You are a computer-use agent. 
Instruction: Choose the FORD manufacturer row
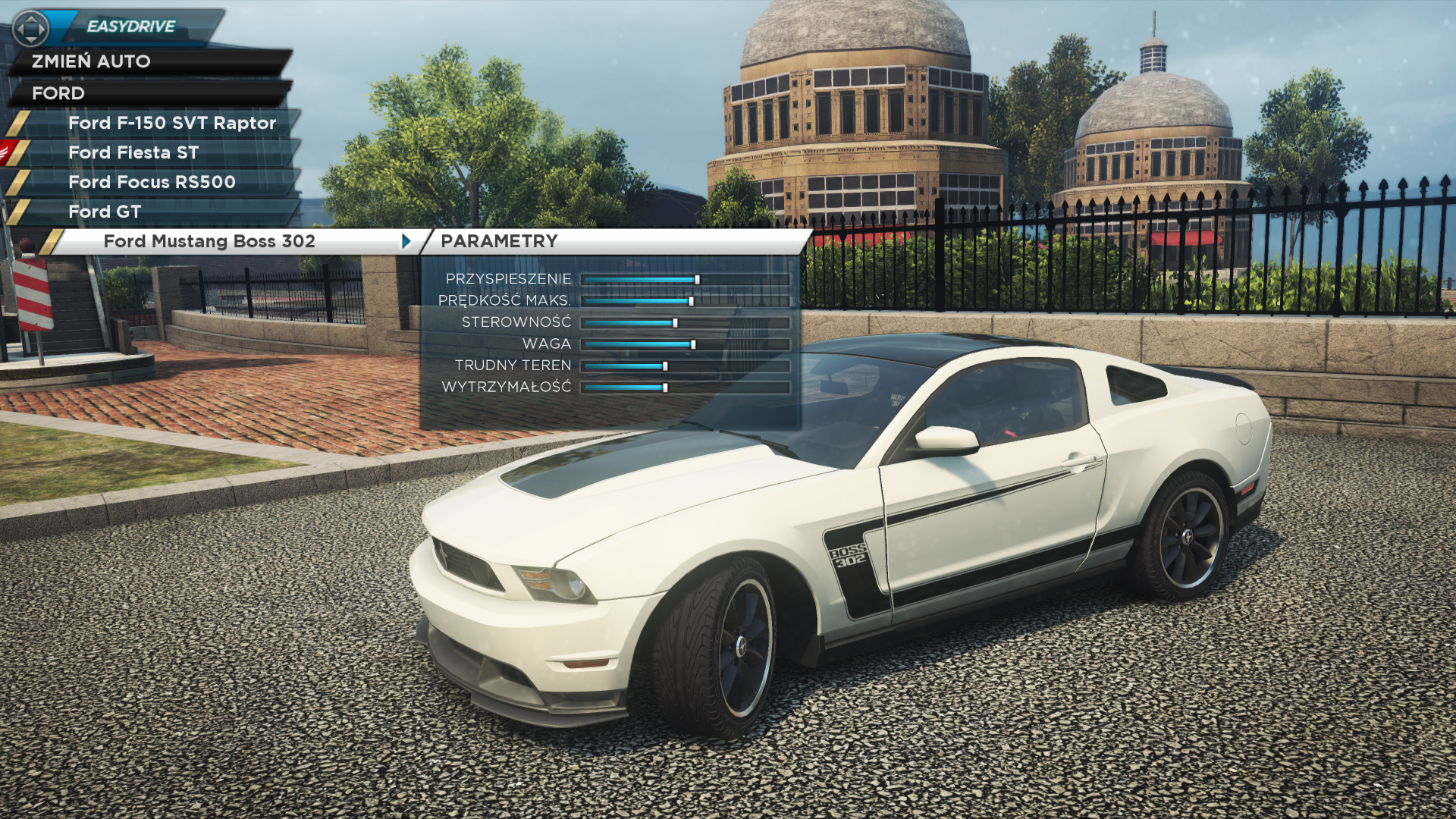[58, 93]
